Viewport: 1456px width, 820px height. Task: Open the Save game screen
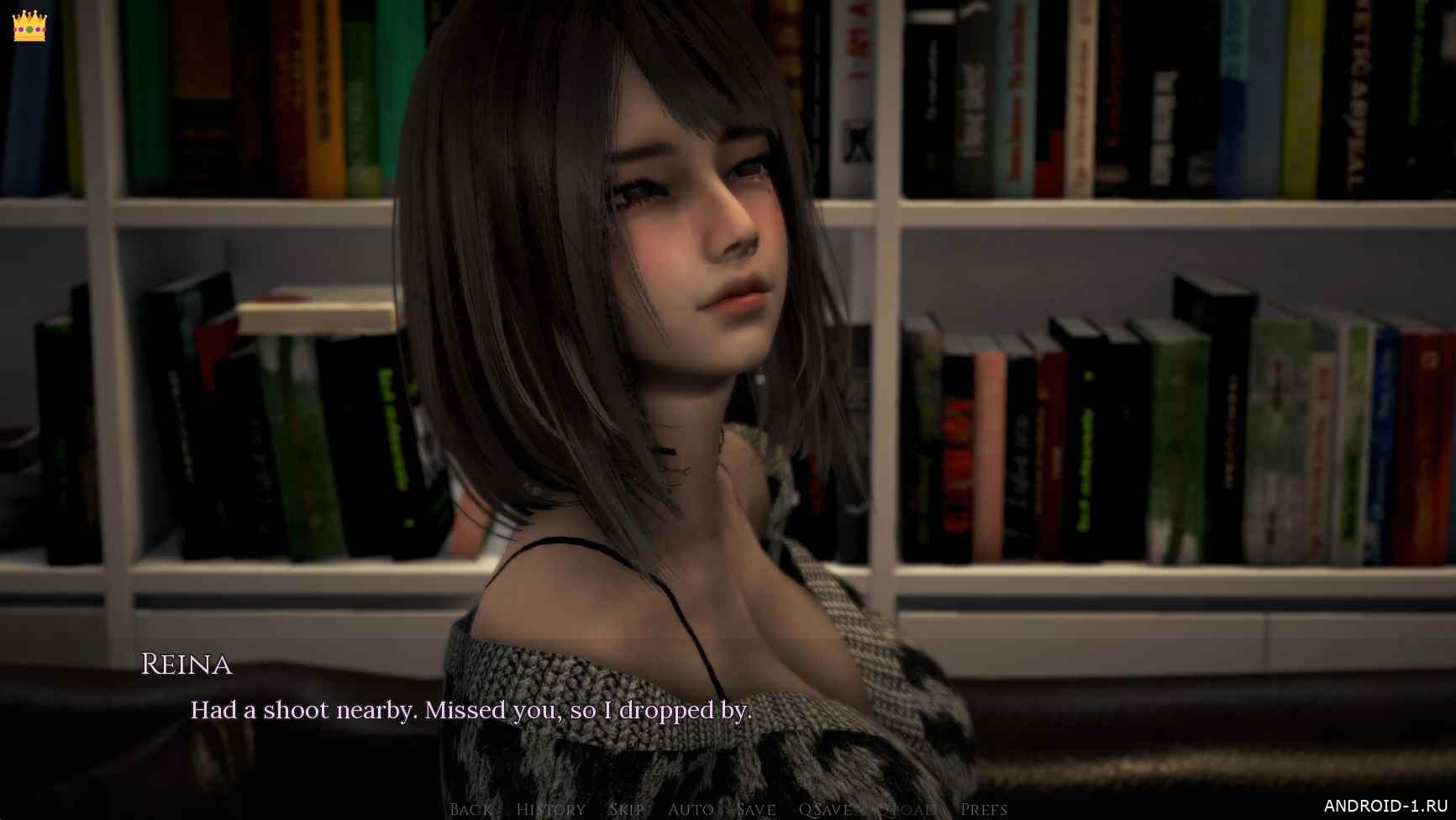pos(755,809)
